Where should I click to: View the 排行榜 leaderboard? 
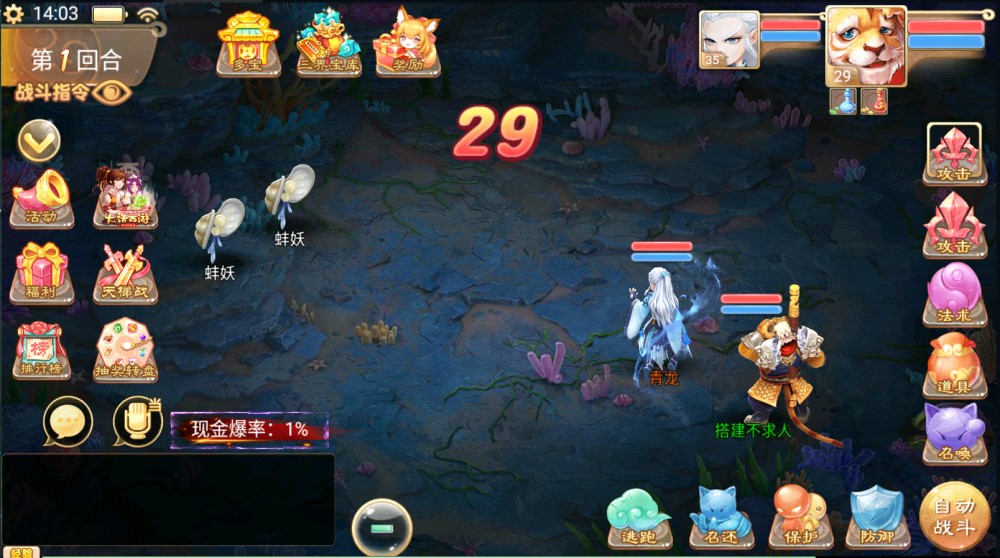[x=41, y=351]
